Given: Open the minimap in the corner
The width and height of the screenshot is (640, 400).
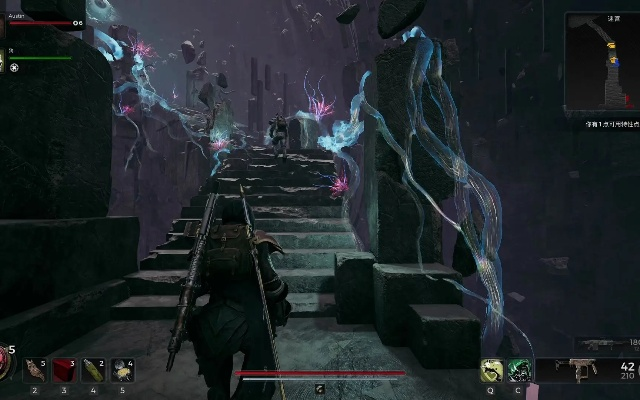Looking at the screenshot, I should [x=601, y=62].
